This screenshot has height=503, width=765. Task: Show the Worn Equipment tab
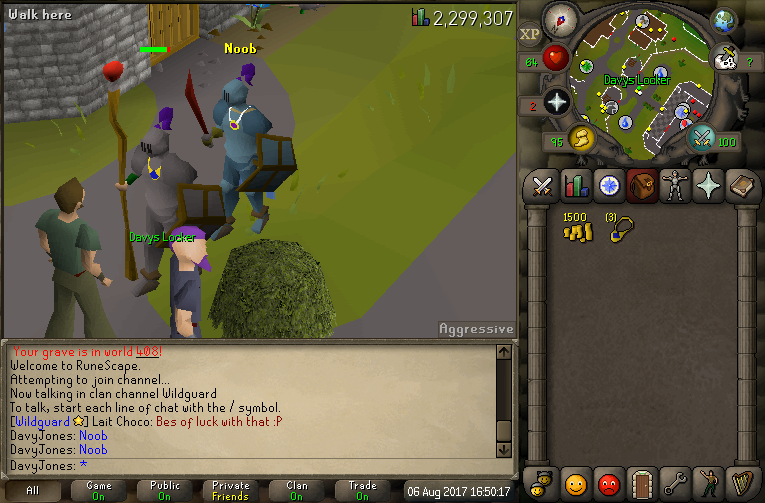675,186
